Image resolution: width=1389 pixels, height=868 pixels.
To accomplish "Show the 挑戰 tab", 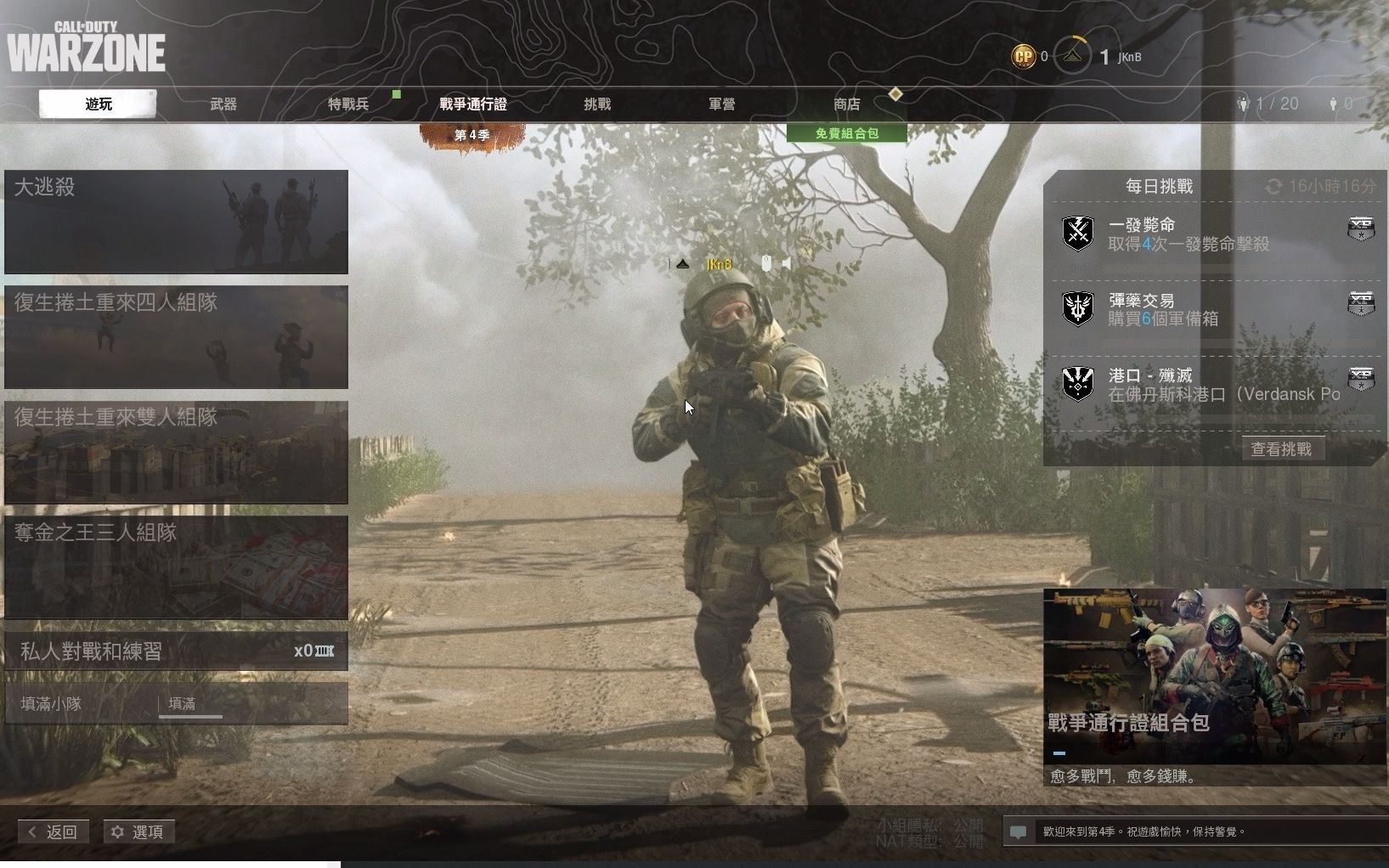I will 597,104.
